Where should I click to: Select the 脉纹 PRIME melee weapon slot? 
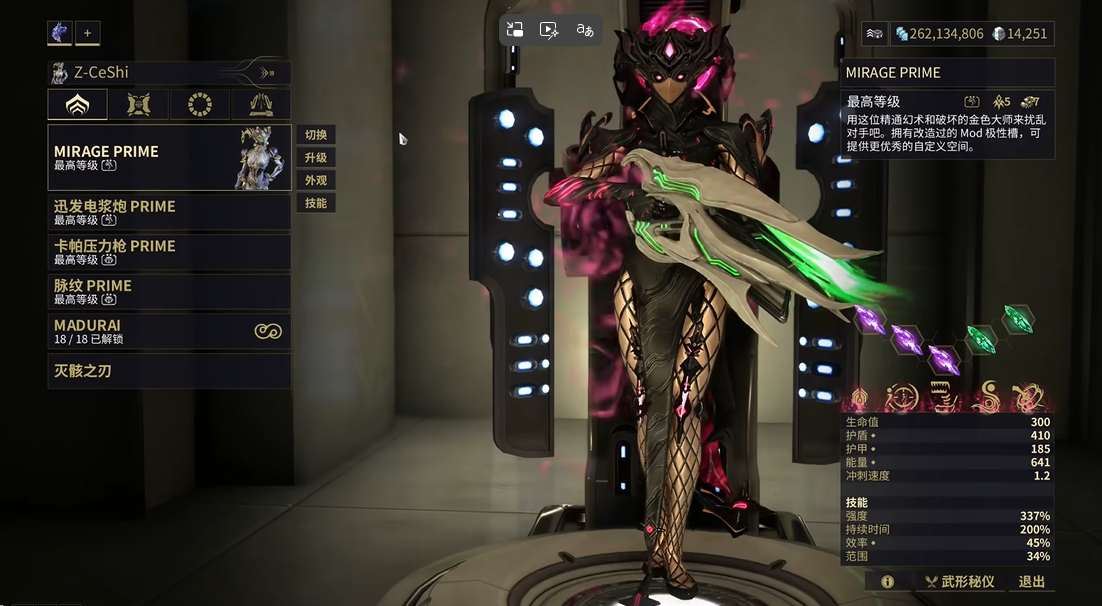coord(168,291)
